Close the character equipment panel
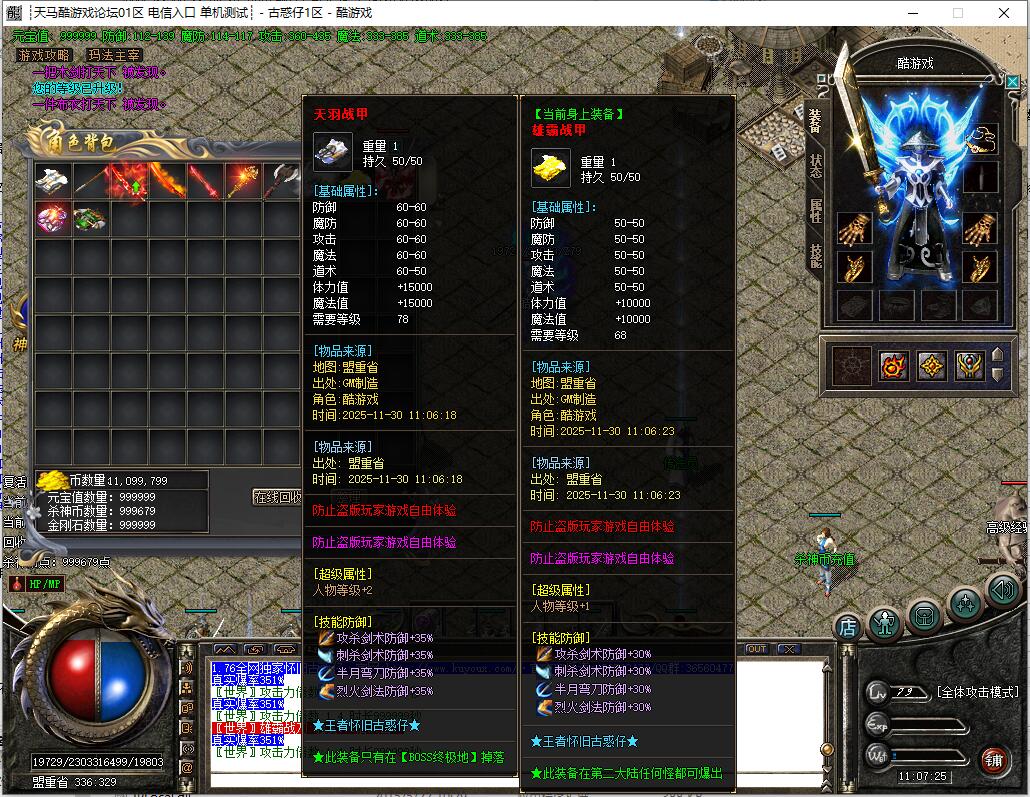This screenshot has height=797, width=1030. [1014, 81]
